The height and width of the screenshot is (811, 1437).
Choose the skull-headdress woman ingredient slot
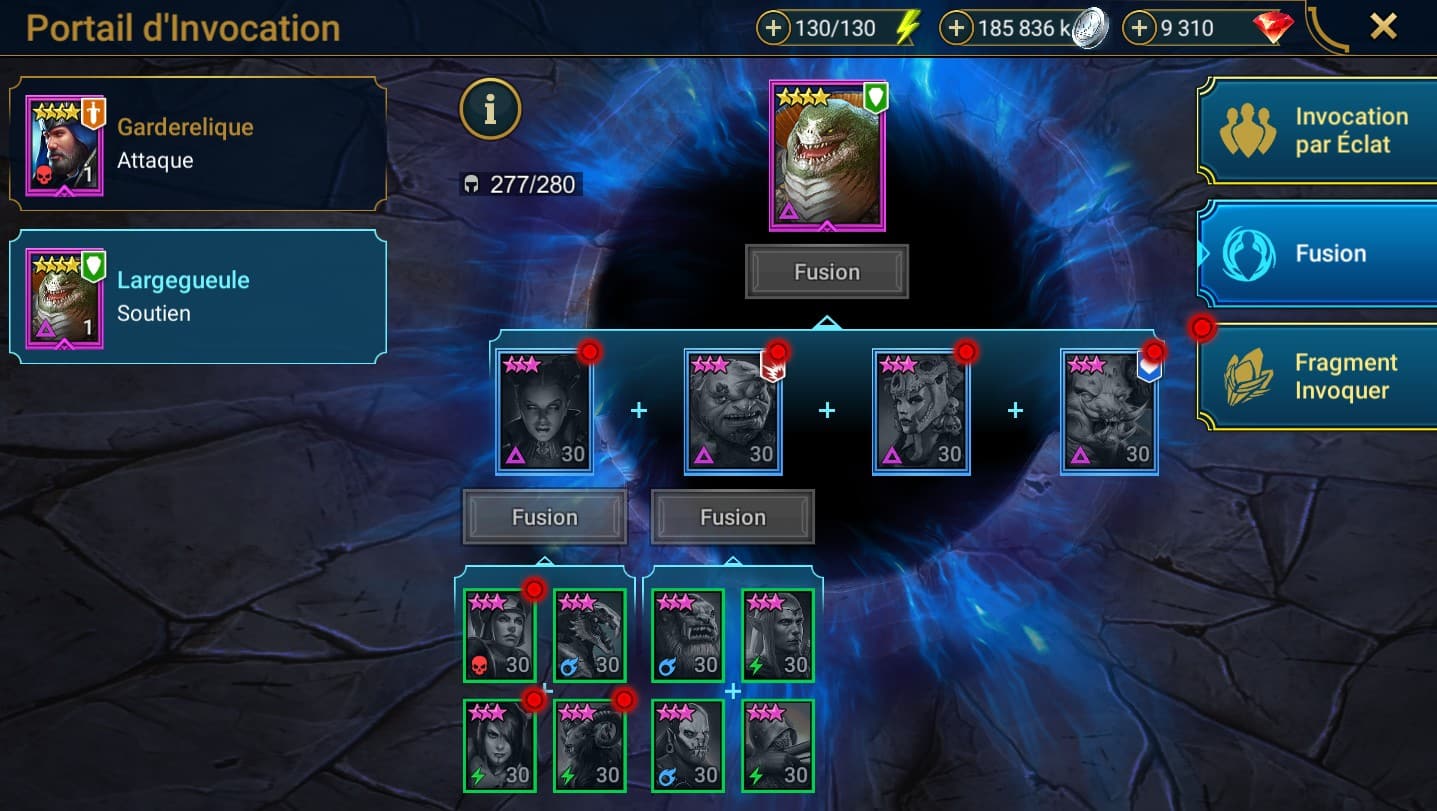coord(921,411)
